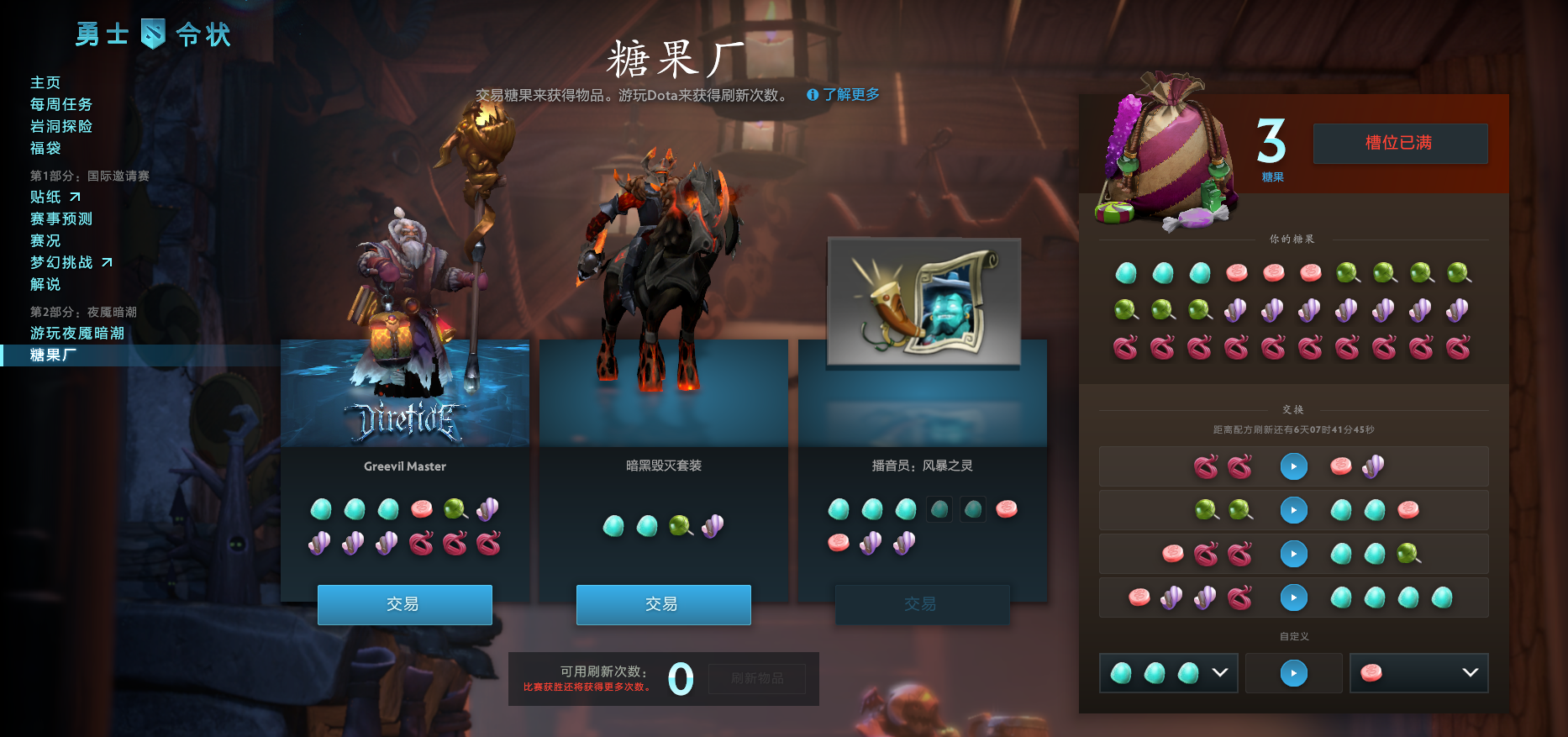Trade candy for Greevil Master
This screenshot has height=737, width=1568.
[404, 604]
